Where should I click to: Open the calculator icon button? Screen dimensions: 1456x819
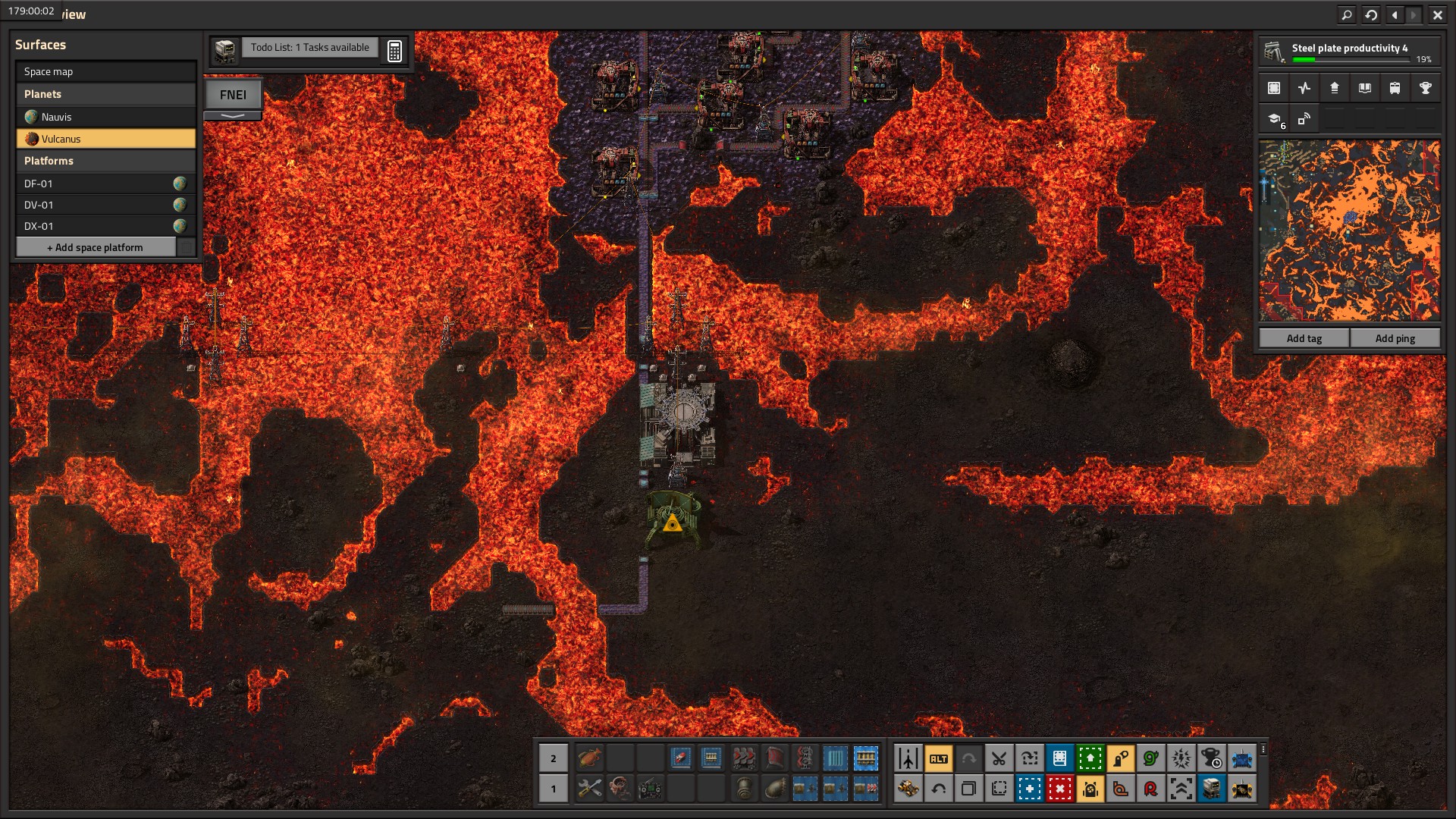[x=394, y=51]
